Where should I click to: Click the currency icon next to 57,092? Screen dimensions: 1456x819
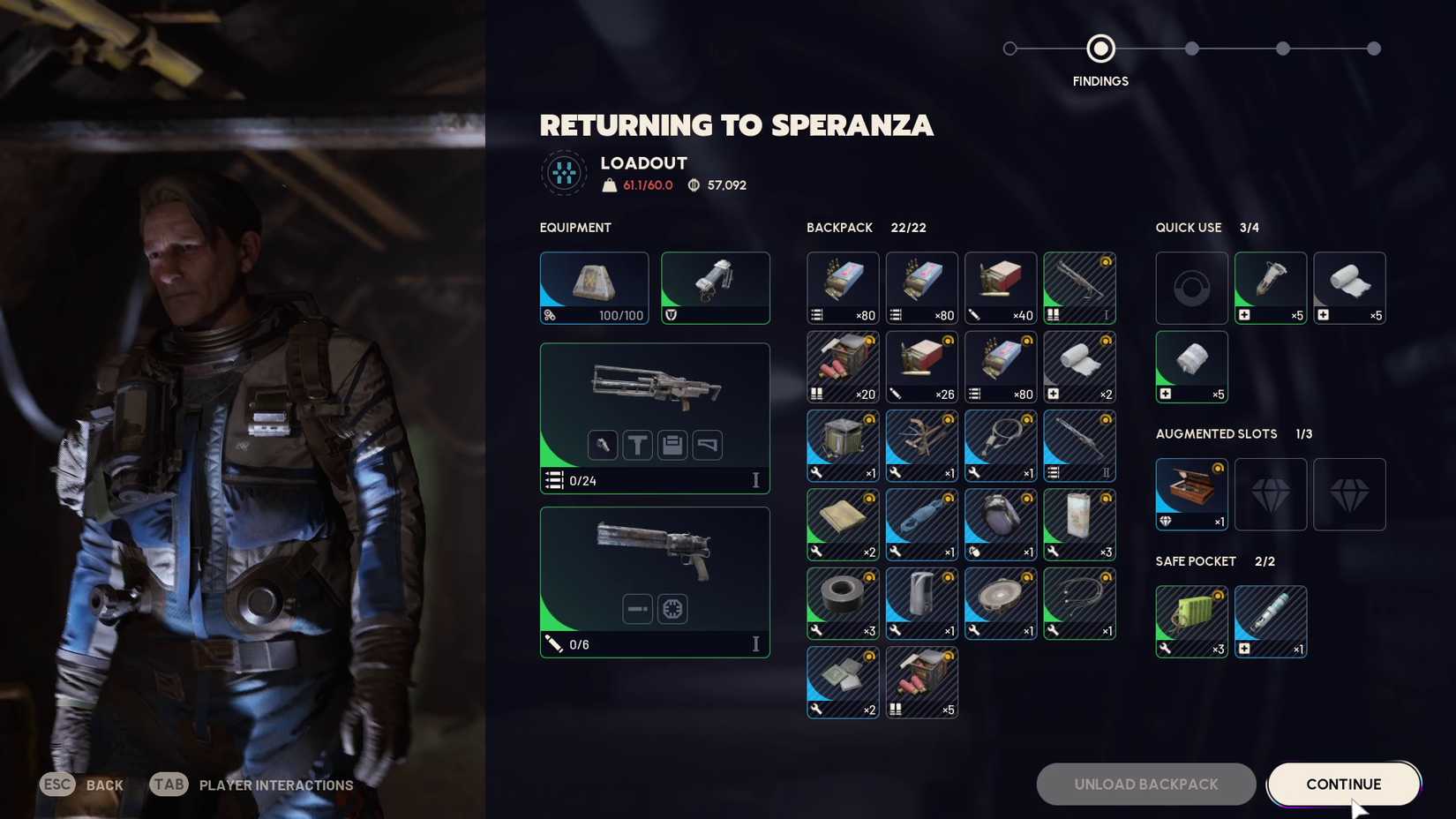[696, 185]
